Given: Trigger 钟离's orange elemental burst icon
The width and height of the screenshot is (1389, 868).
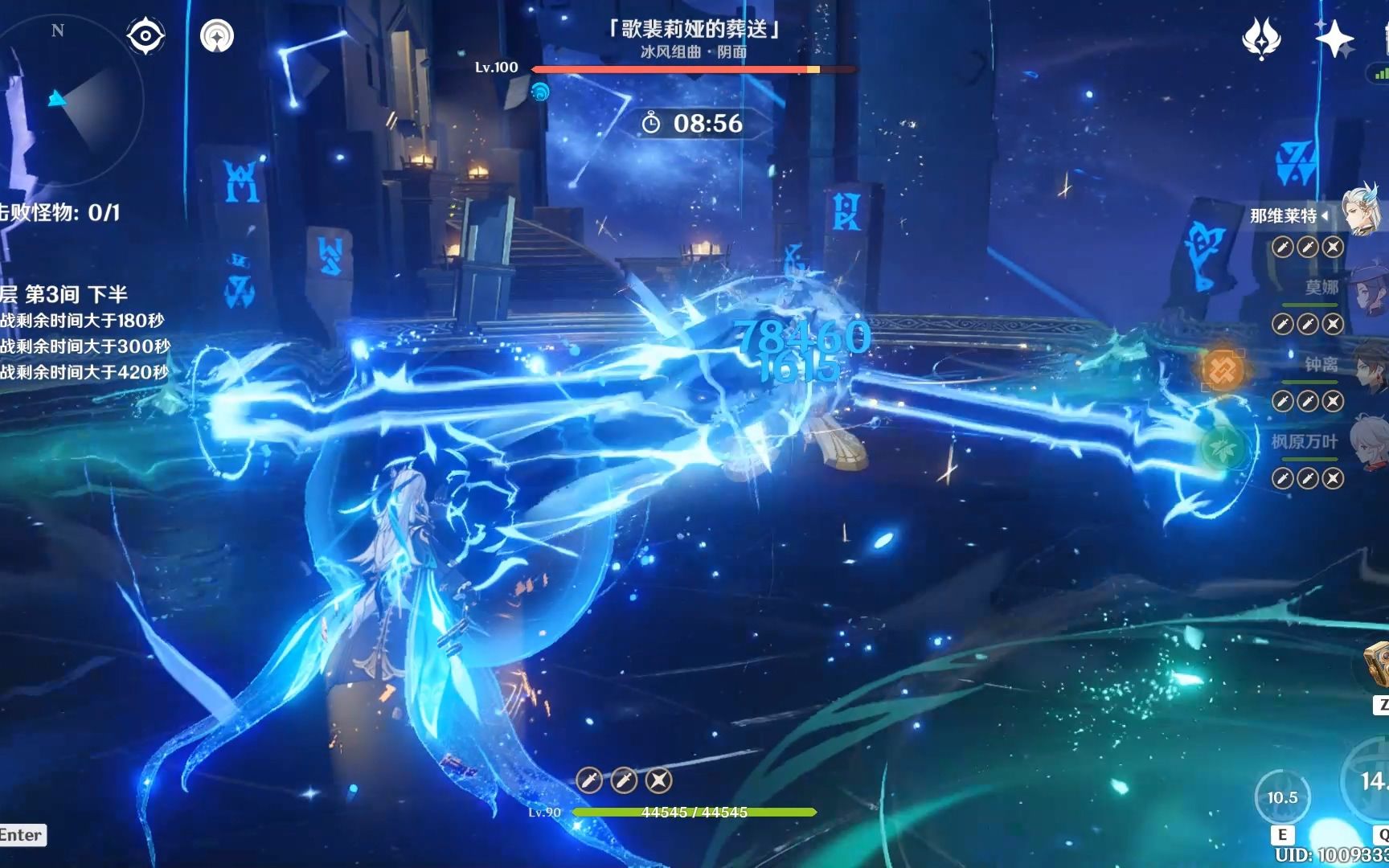Looking at the screenshot, I should point(1222,370).
